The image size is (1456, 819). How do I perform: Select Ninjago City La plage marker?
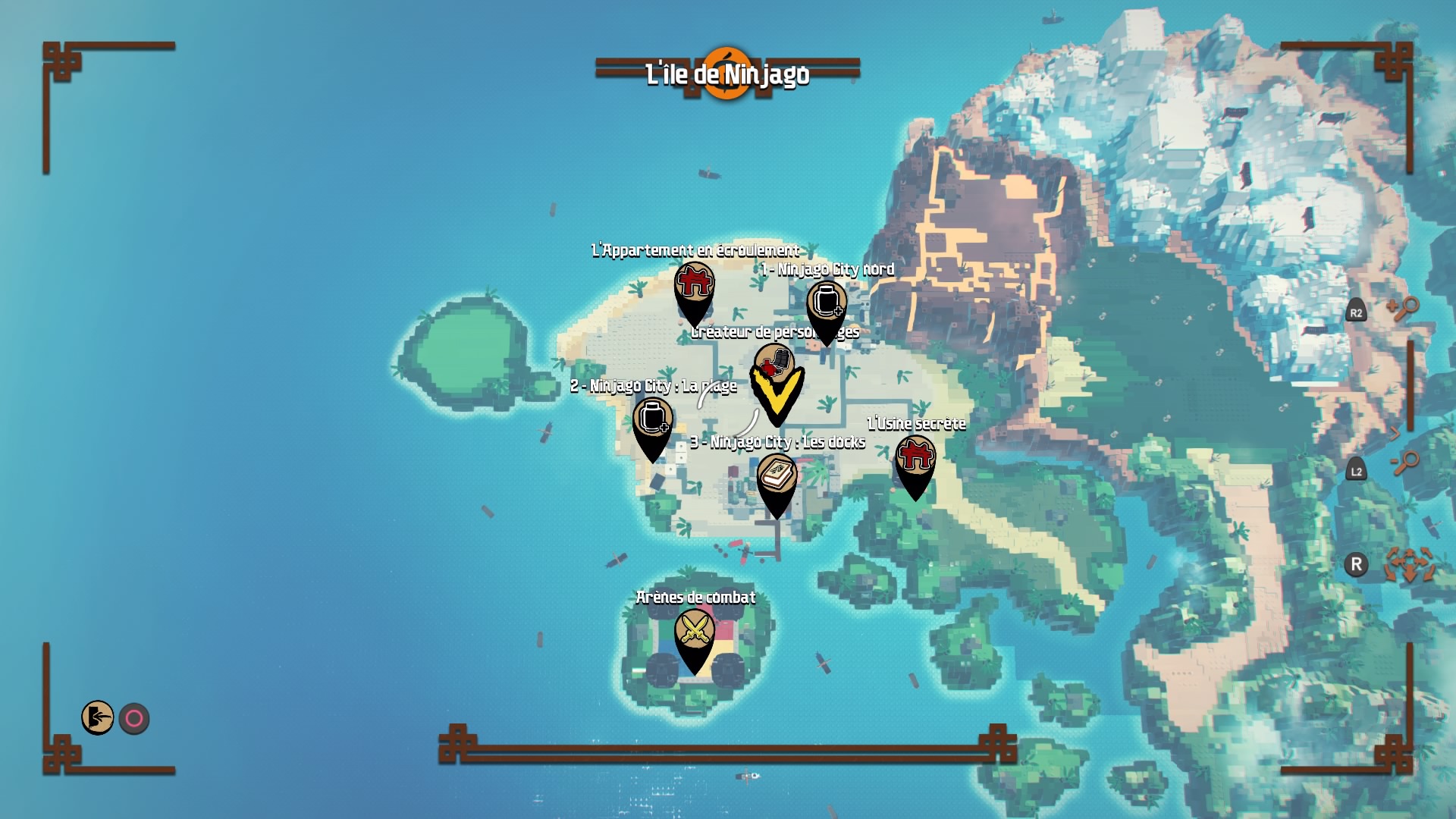(x=652, y=419)
